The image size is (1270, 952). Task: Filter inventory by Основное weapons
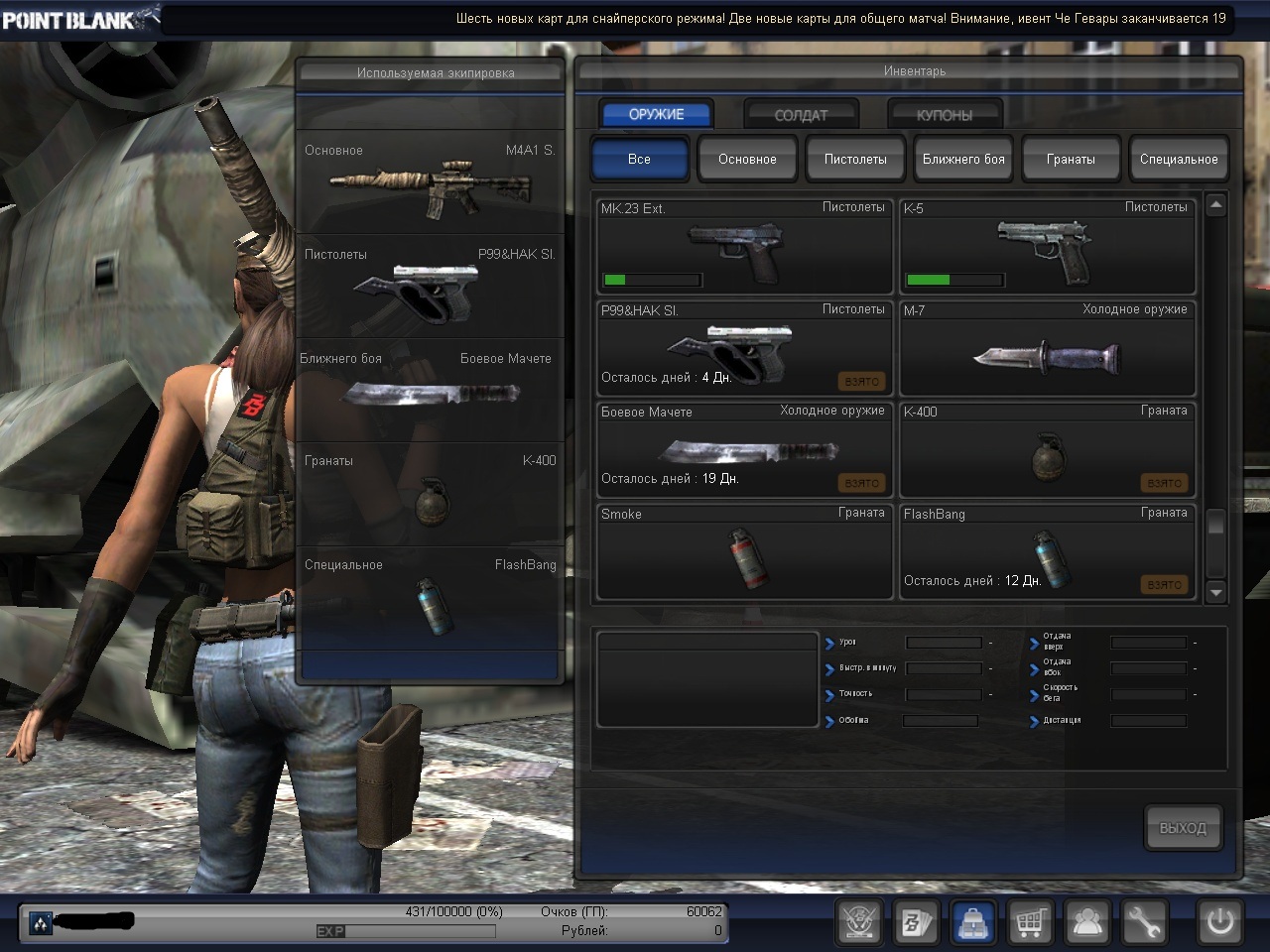747,159
